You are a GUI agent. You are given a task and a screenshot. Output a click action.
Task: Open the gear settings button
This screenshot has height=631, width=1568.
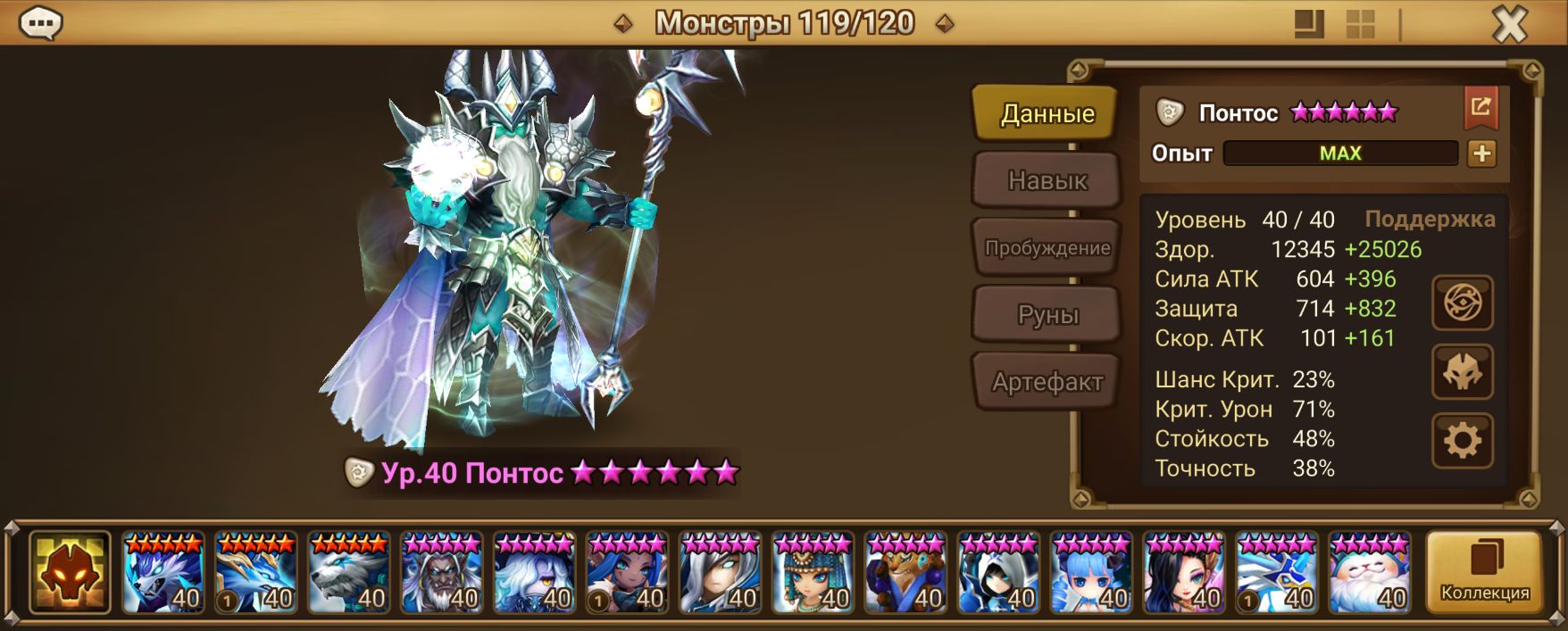click(x=1462, y=441)
